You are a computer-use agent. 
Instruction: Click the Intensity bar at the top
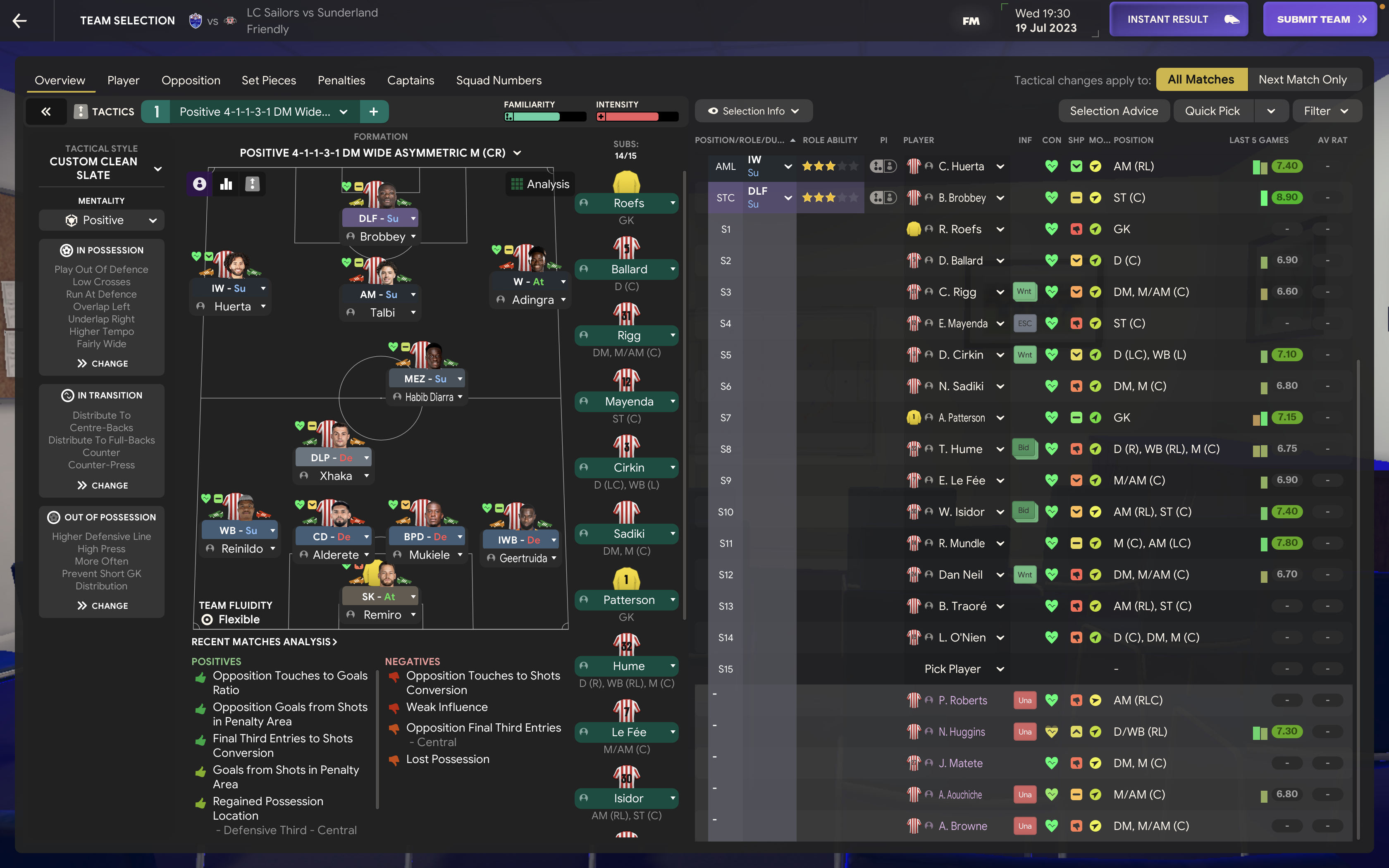point(635,116)
